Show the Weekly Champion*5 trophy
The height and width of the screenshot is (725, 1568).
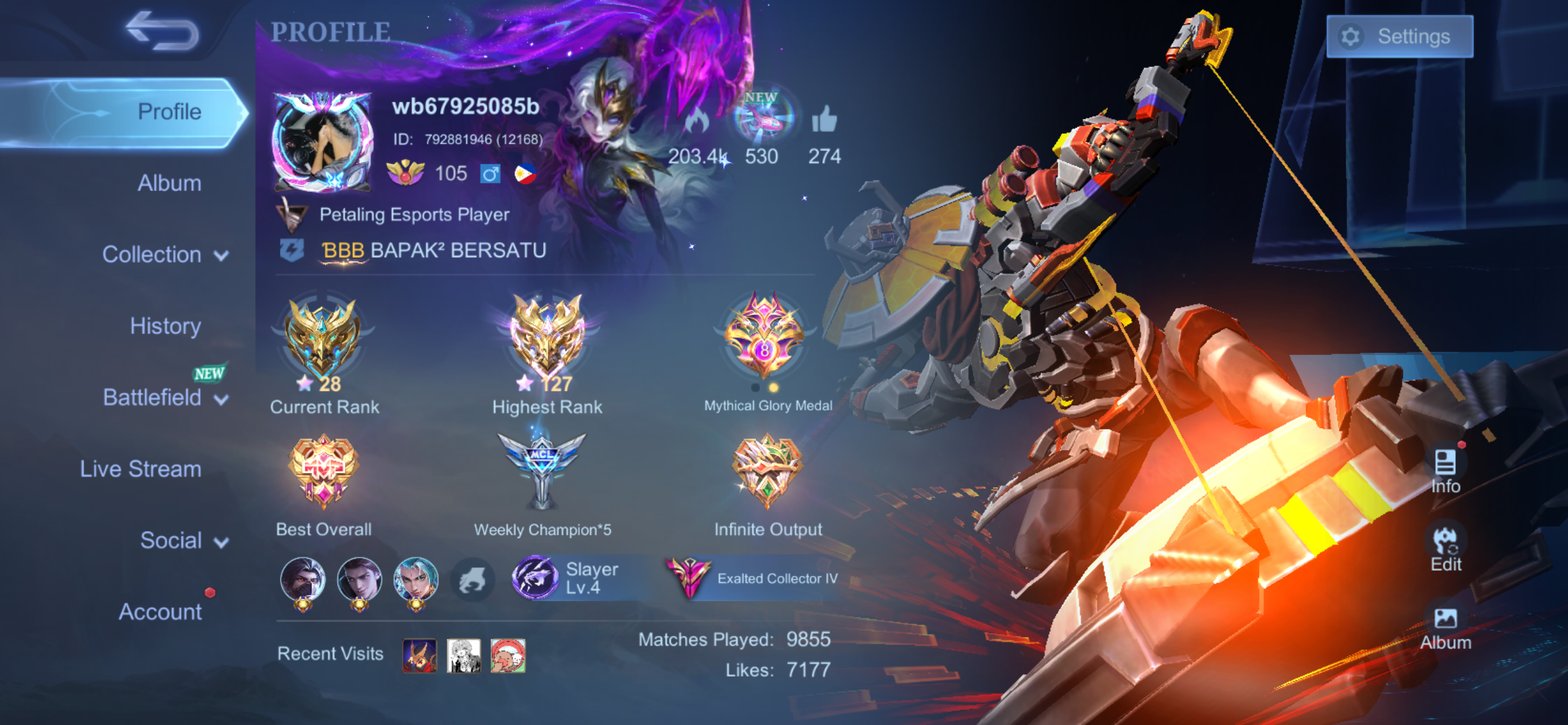pos(542,470)
